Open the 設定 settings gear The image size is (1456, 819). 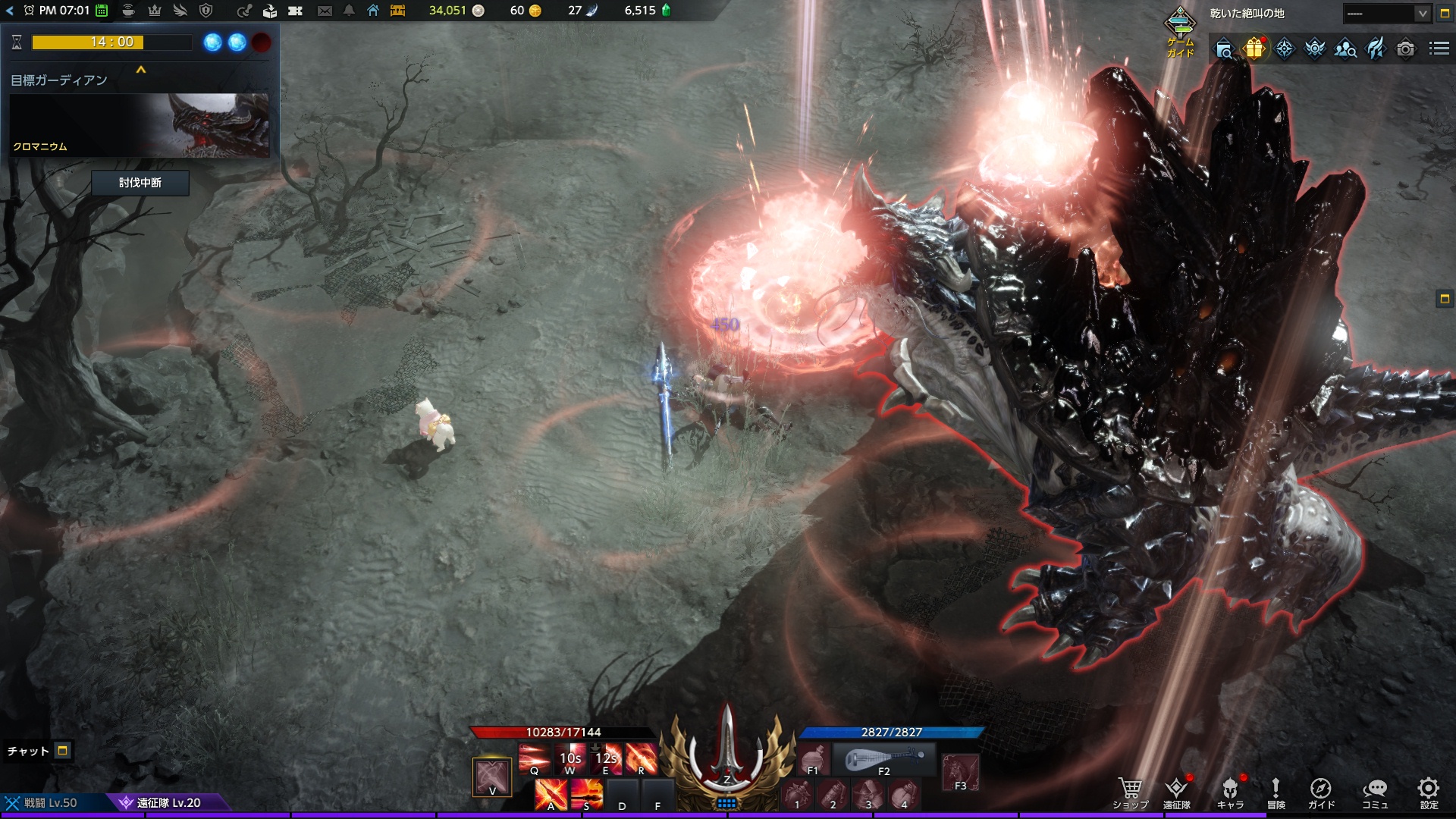[x=1429, y=792]
